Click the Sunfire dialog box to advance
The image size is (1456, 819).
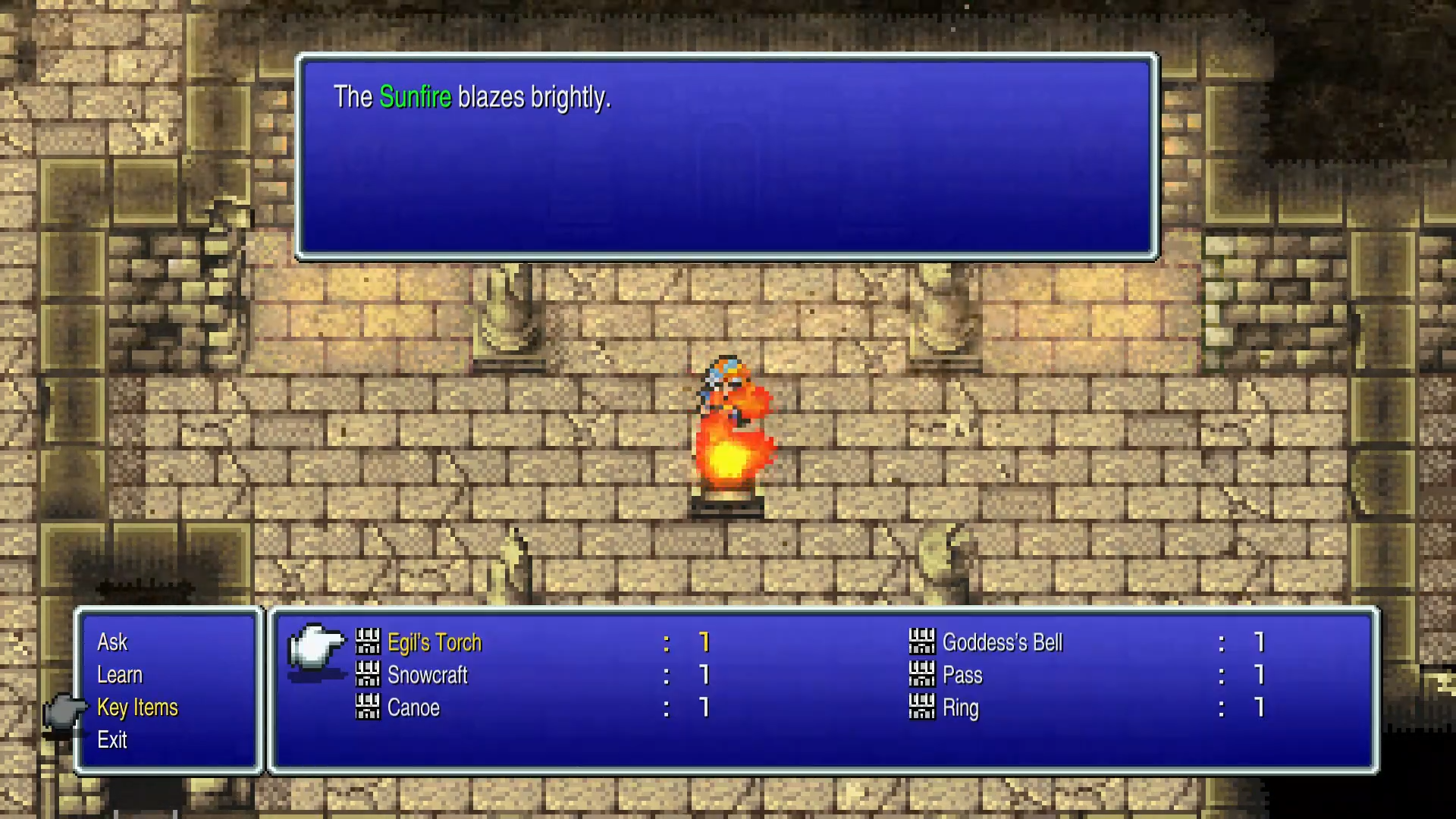(724, 155)
